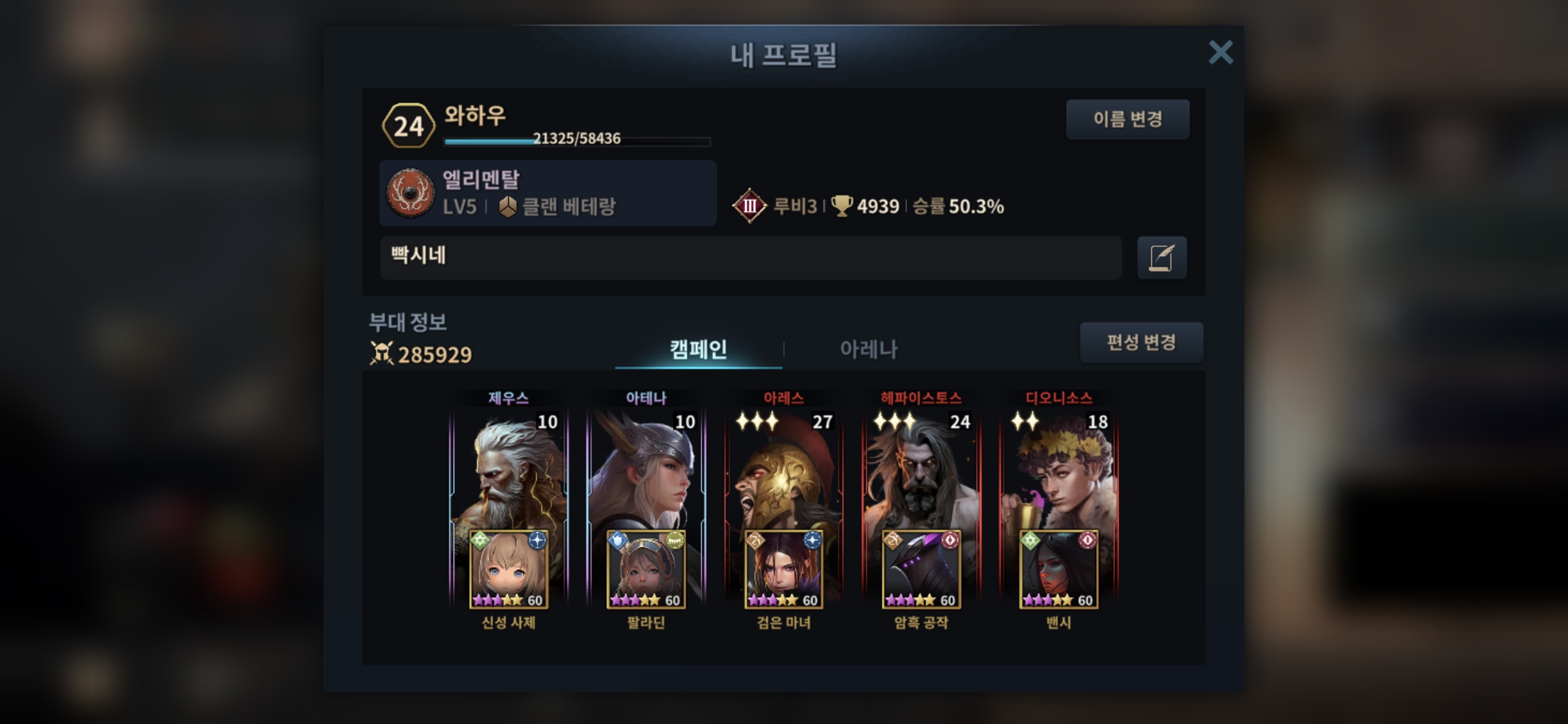Choose the 아테나 hero card
The image size is (1568, 724).
click(646, 469)
